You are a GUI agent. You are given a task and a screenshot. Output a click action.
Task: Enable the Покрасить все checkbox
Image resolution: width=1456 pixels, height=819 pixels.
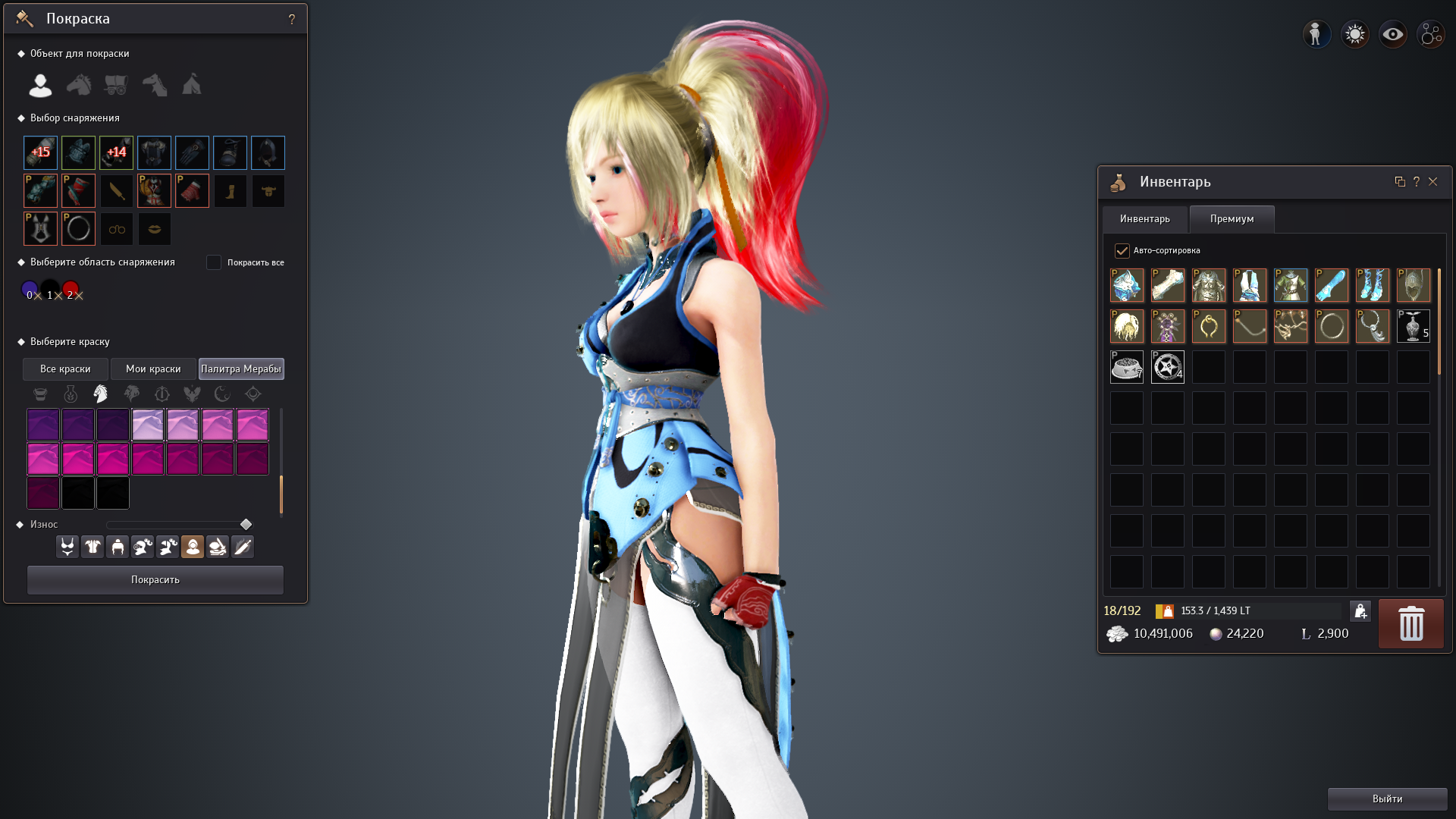coord(215,262)
